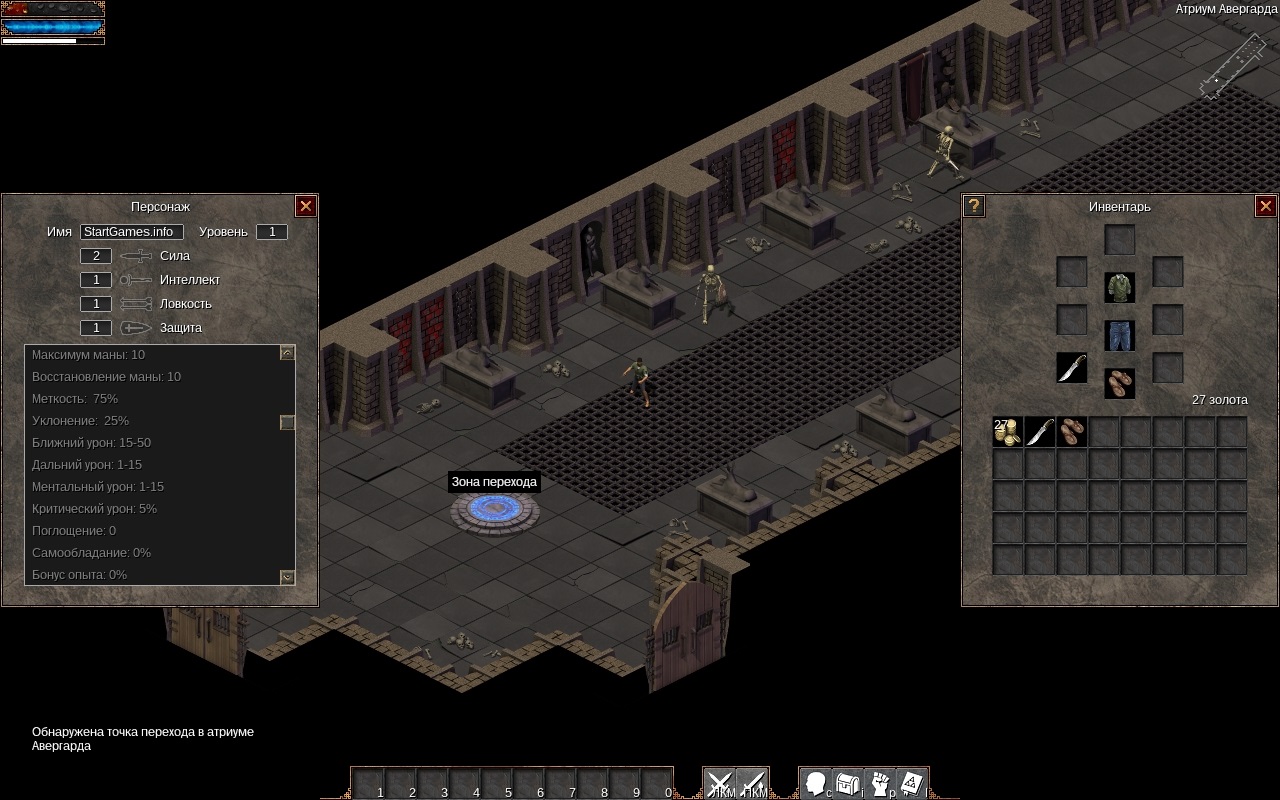Open the journal book icon

pyautogui.click(x=912, y=782)
